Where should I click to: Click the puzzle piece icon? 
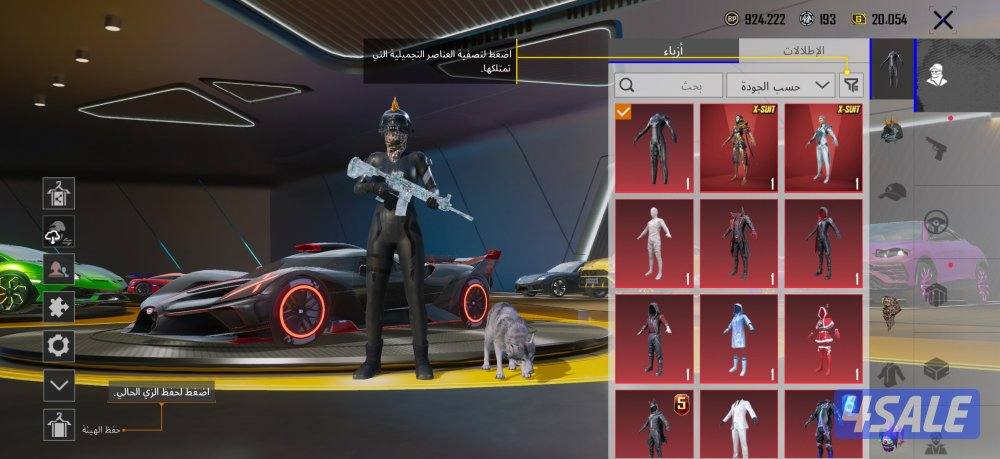pos(59,307)
